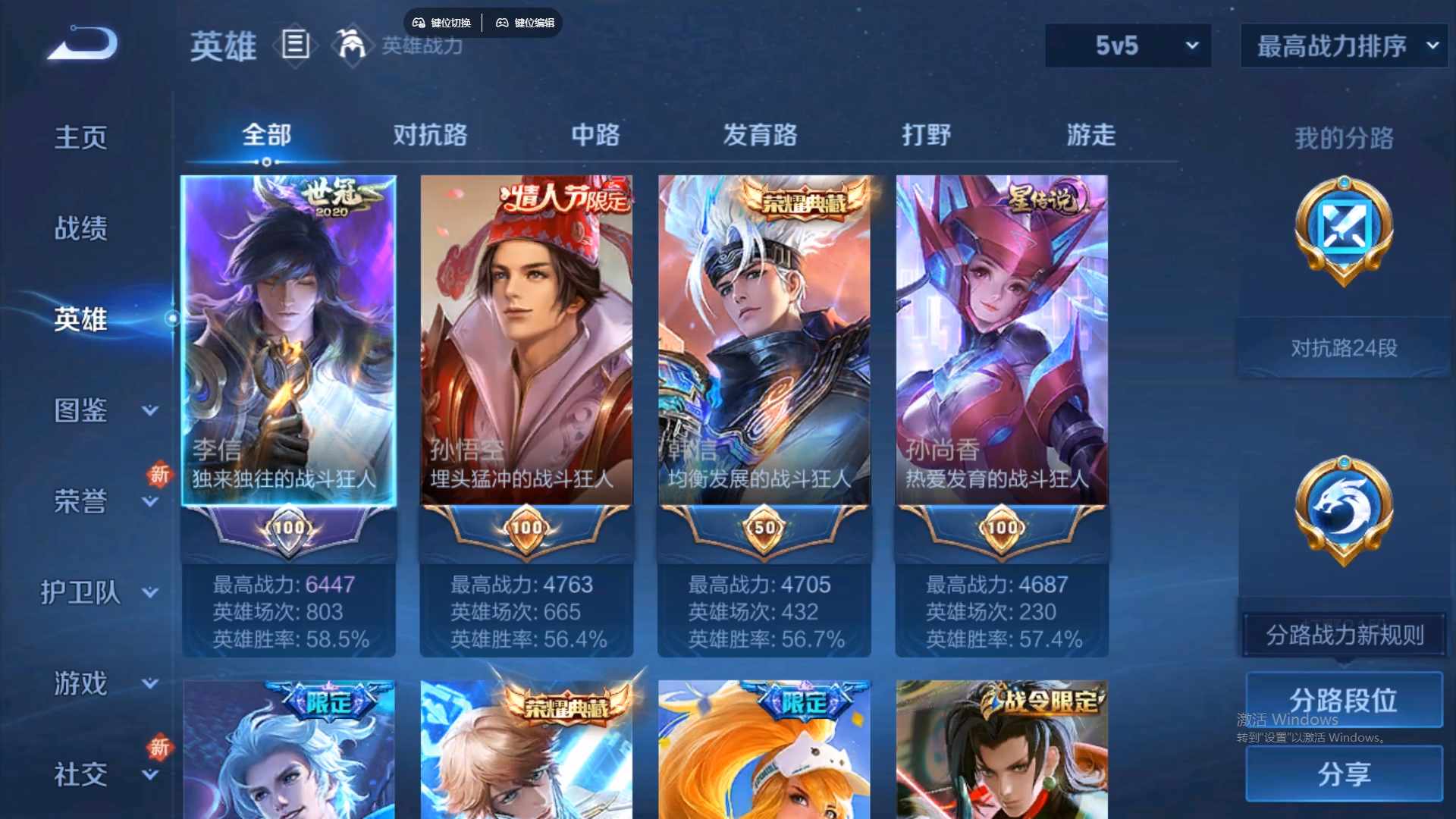Switch to the 发育路 tab
This screenshot has width=1456, height=819.
click(760, 135)
